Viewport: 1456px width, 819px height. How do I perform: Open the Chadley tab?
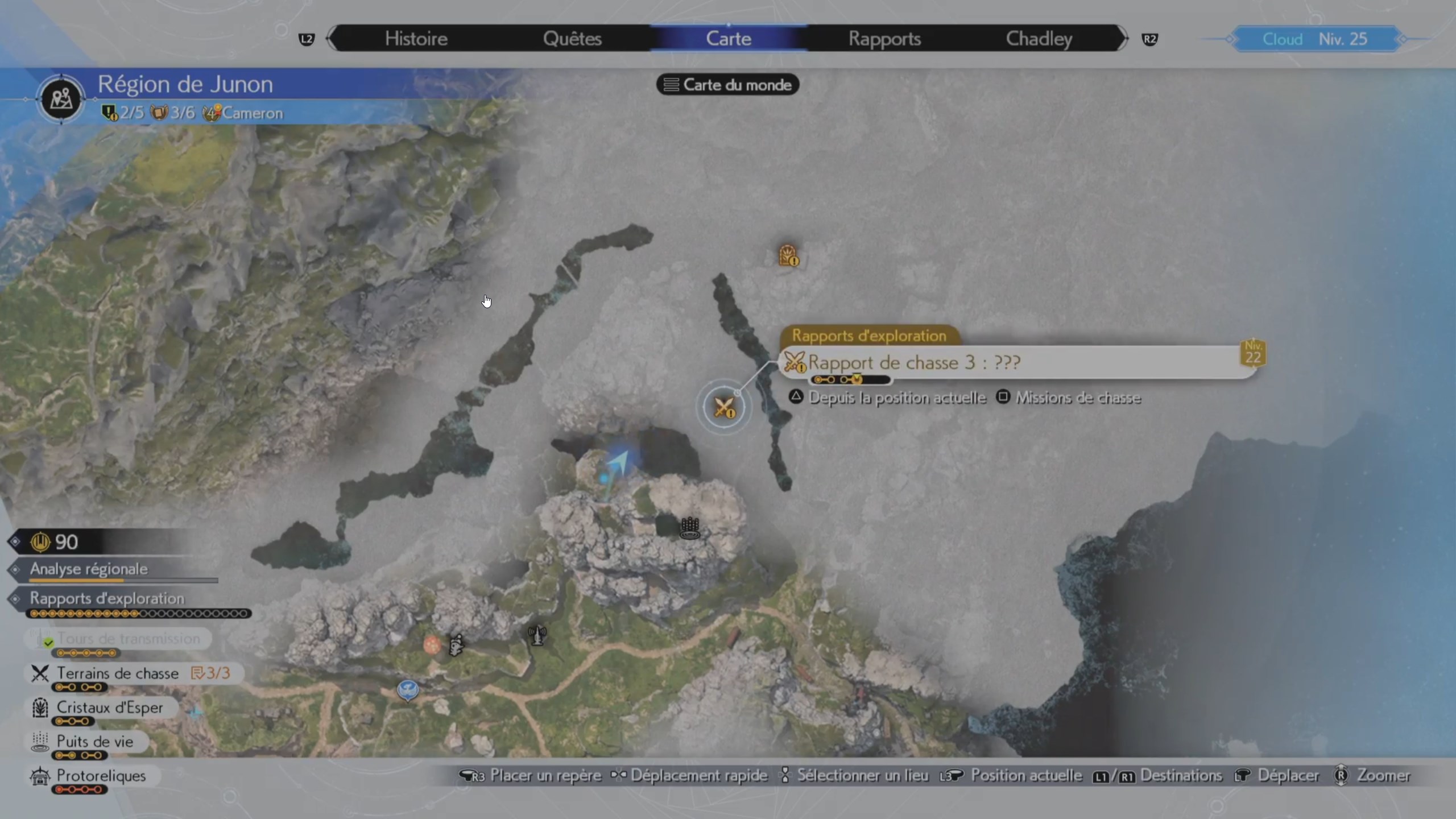[1039, 39]
